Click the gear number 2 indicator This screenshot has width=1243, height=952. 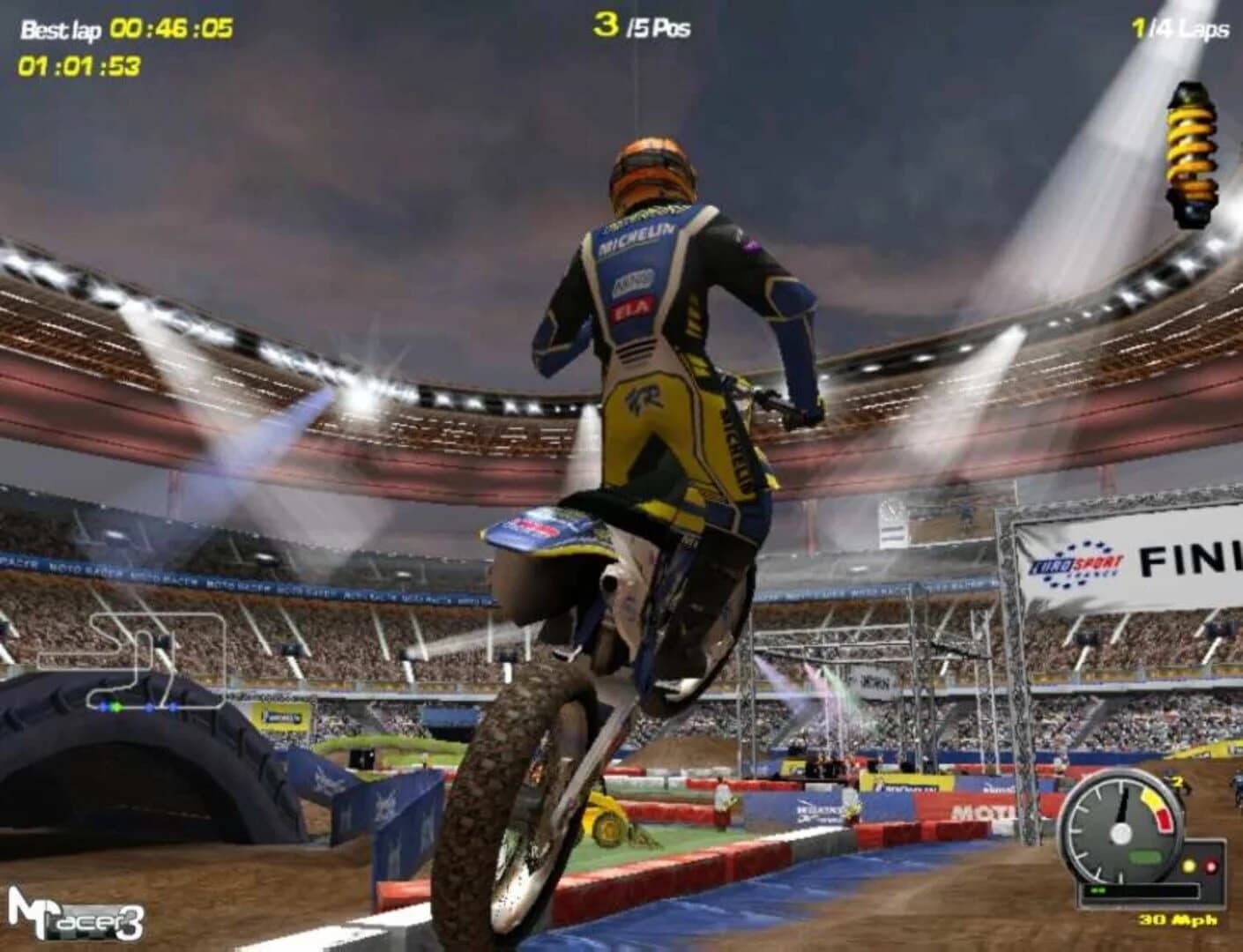tap(1179, 782)
